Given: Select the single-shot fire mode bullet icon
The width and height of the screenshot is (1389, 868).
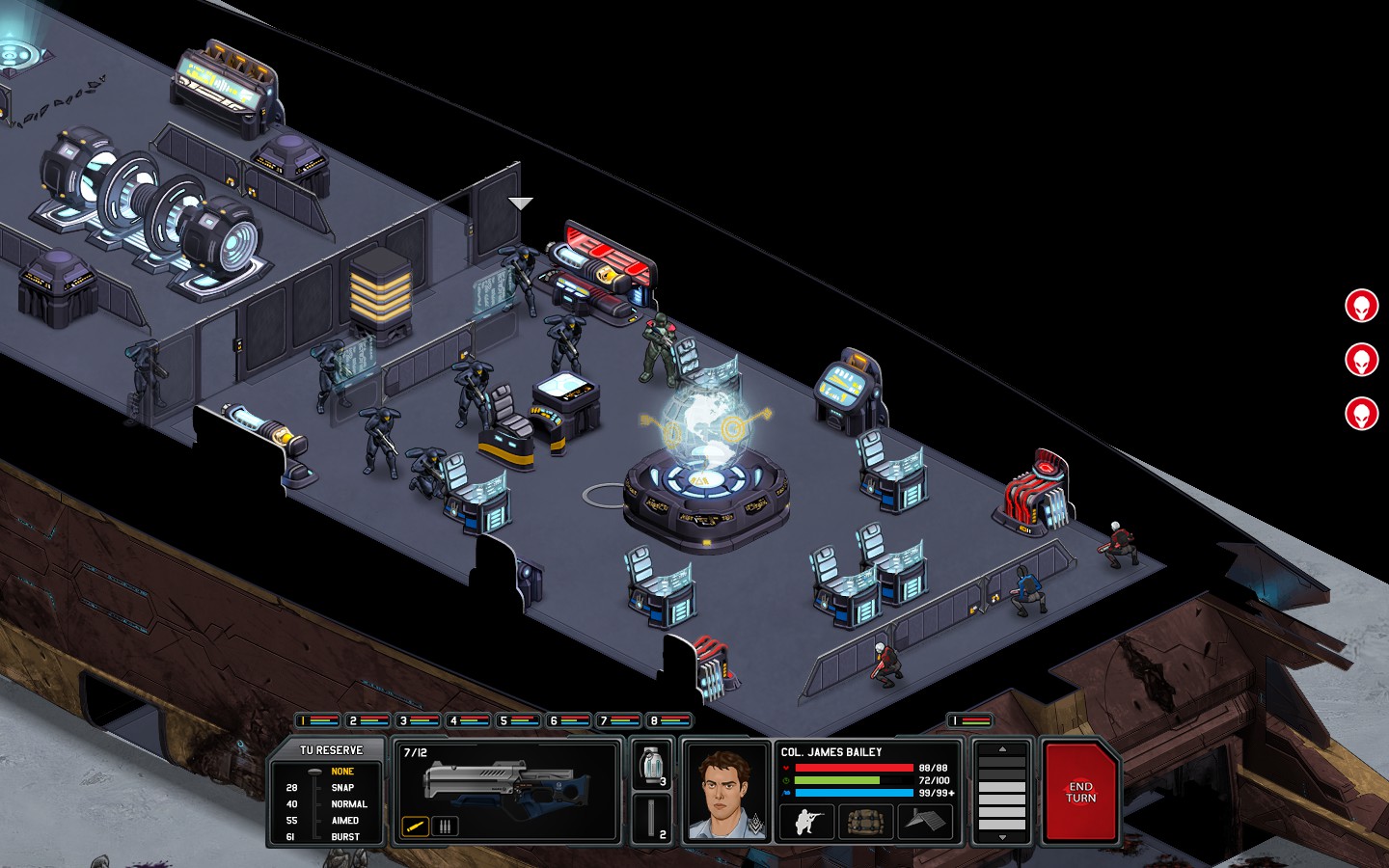Looking at the screenshot, I should 416,826.
